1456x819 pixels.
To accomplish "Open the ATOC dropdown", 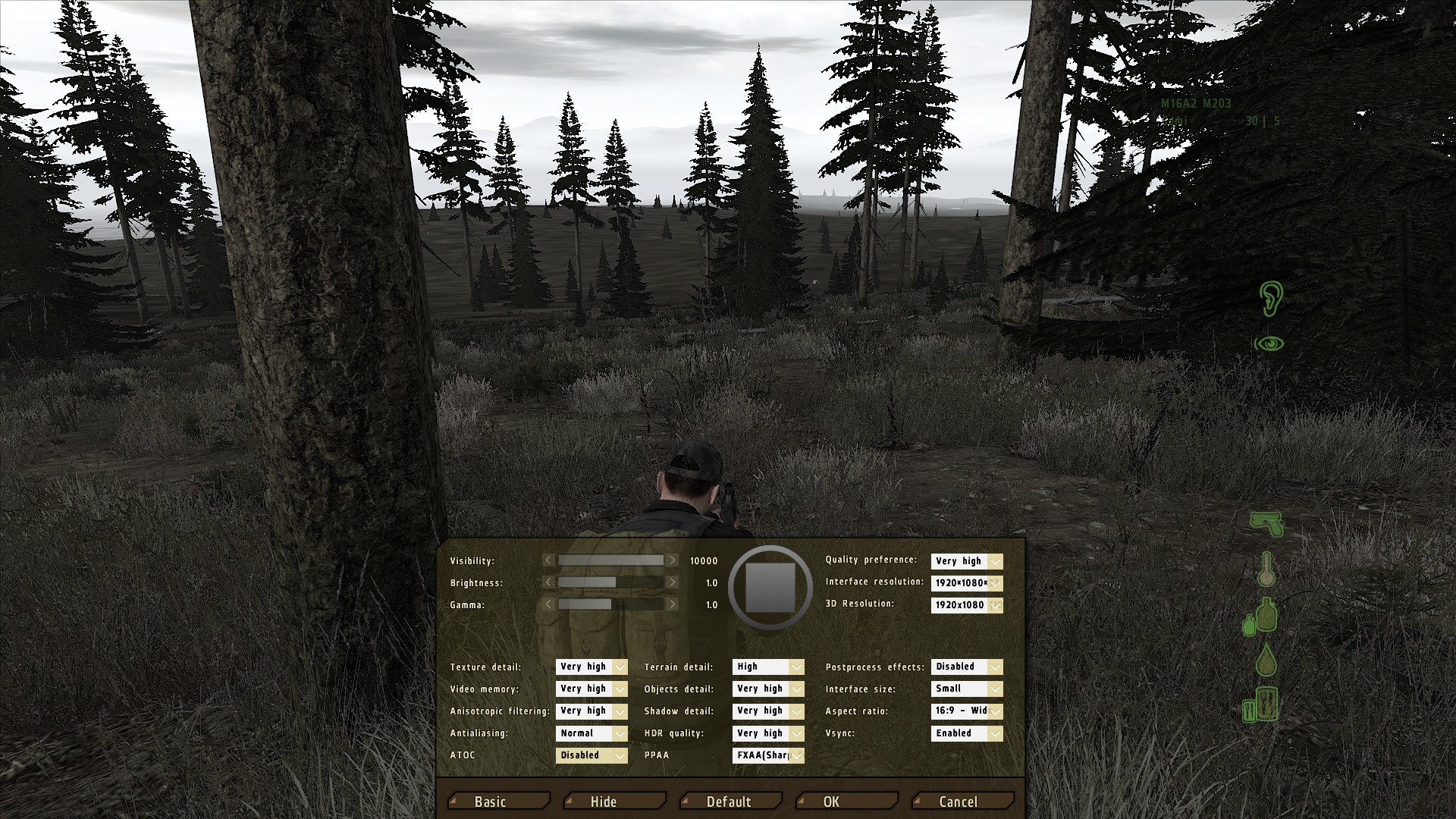I will pos(591,755).
